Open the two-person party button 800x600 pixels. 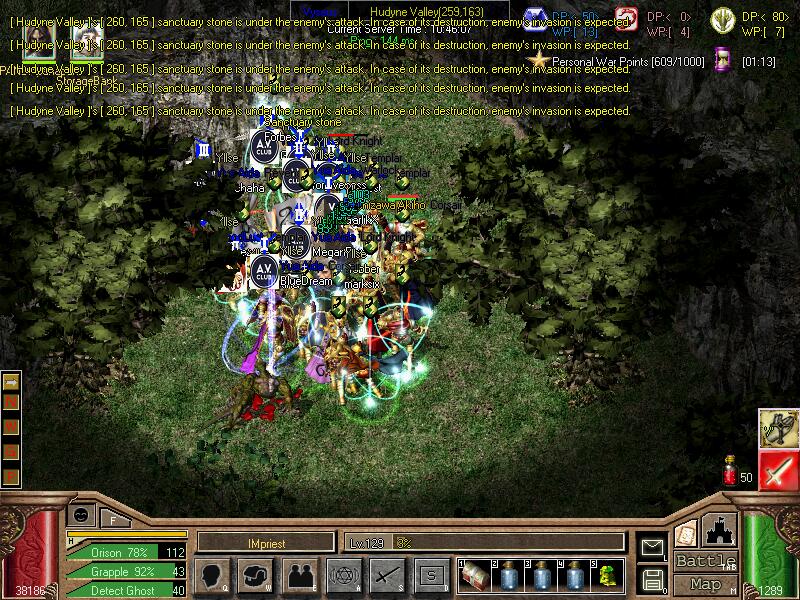(x=300, y=575)
